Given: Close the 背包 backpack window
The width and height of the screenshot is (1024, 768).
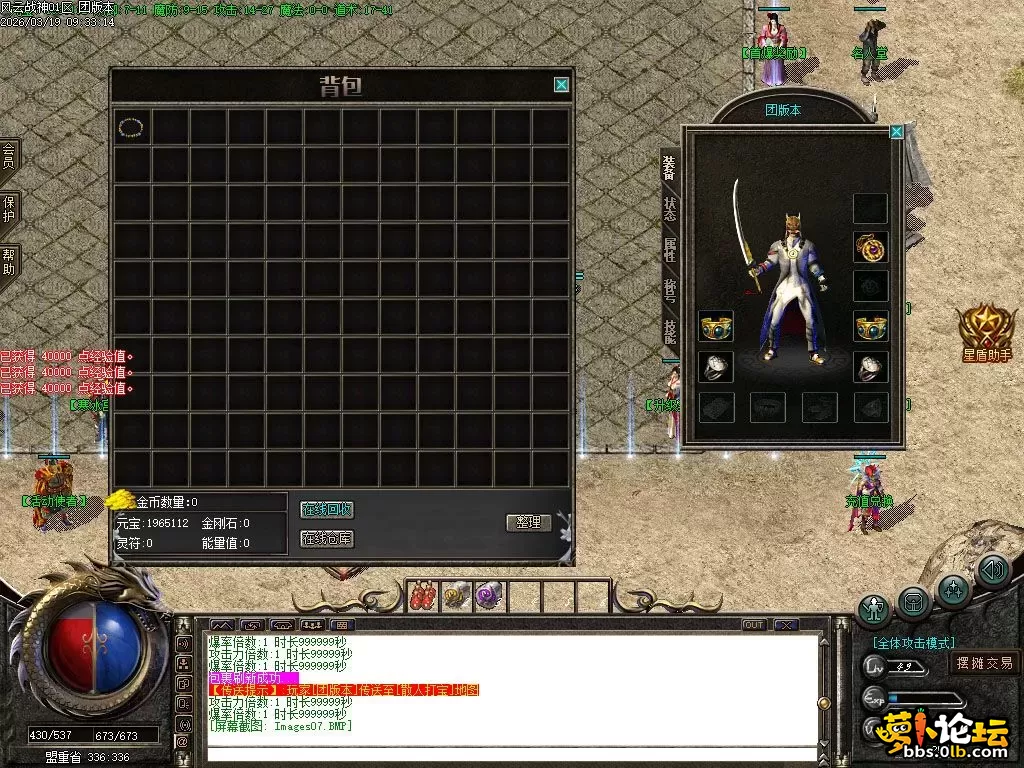Looking at the screenshot, I should [x=562, y=85].
